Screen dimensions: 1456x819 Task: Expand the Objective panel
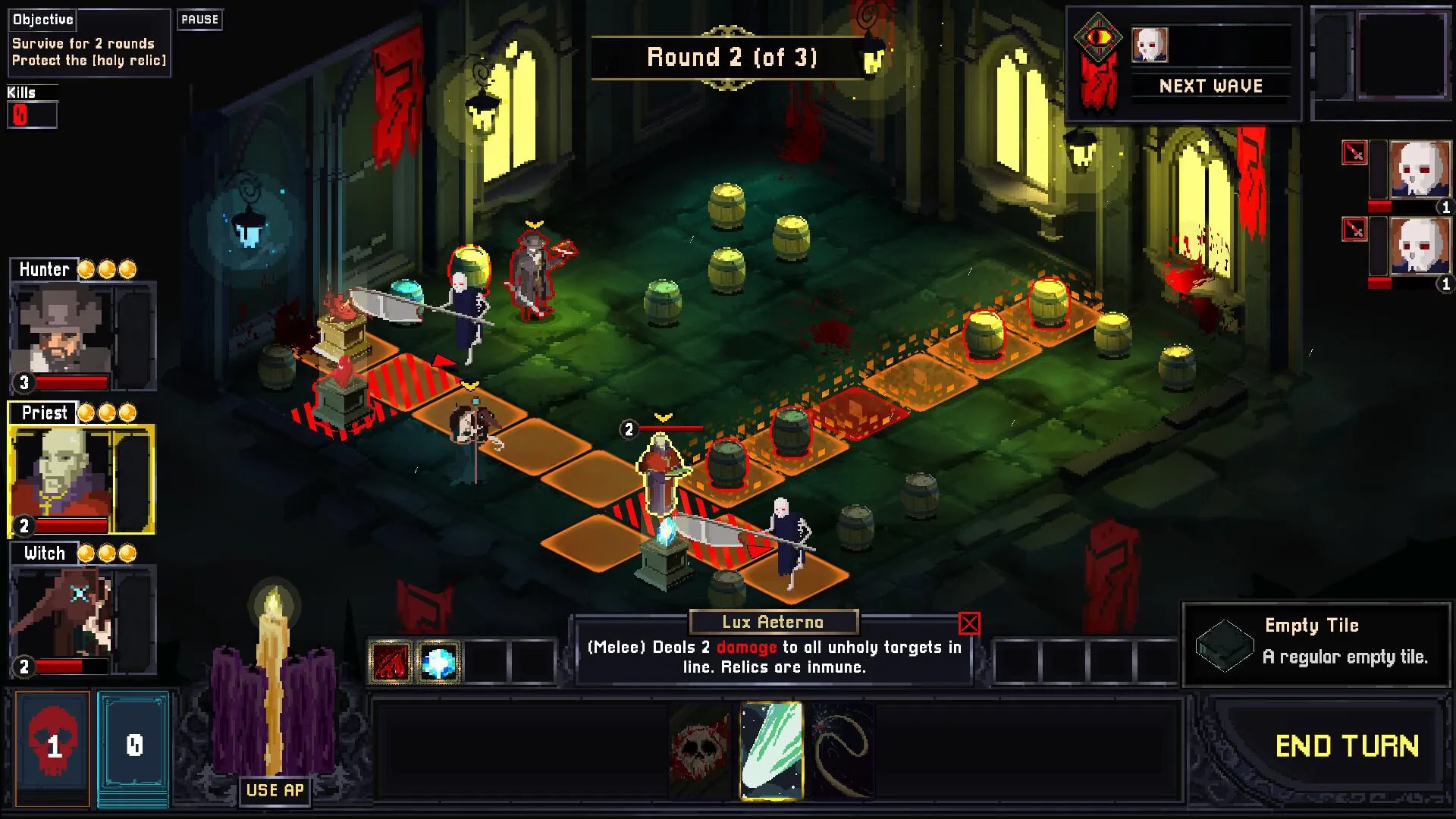pos(43,20)
